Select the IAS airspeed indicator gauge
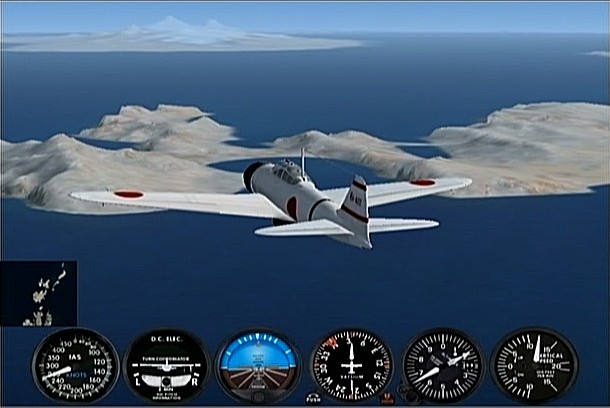Viewport: 610px width, 408px height. [75, 365]
